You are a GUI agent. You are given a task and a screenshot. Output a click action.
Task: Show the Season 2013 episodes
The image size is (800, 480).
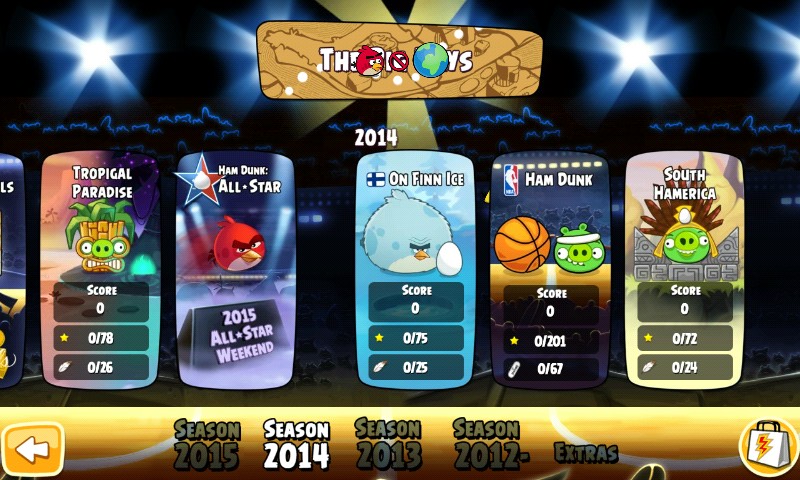coord(389,444)
